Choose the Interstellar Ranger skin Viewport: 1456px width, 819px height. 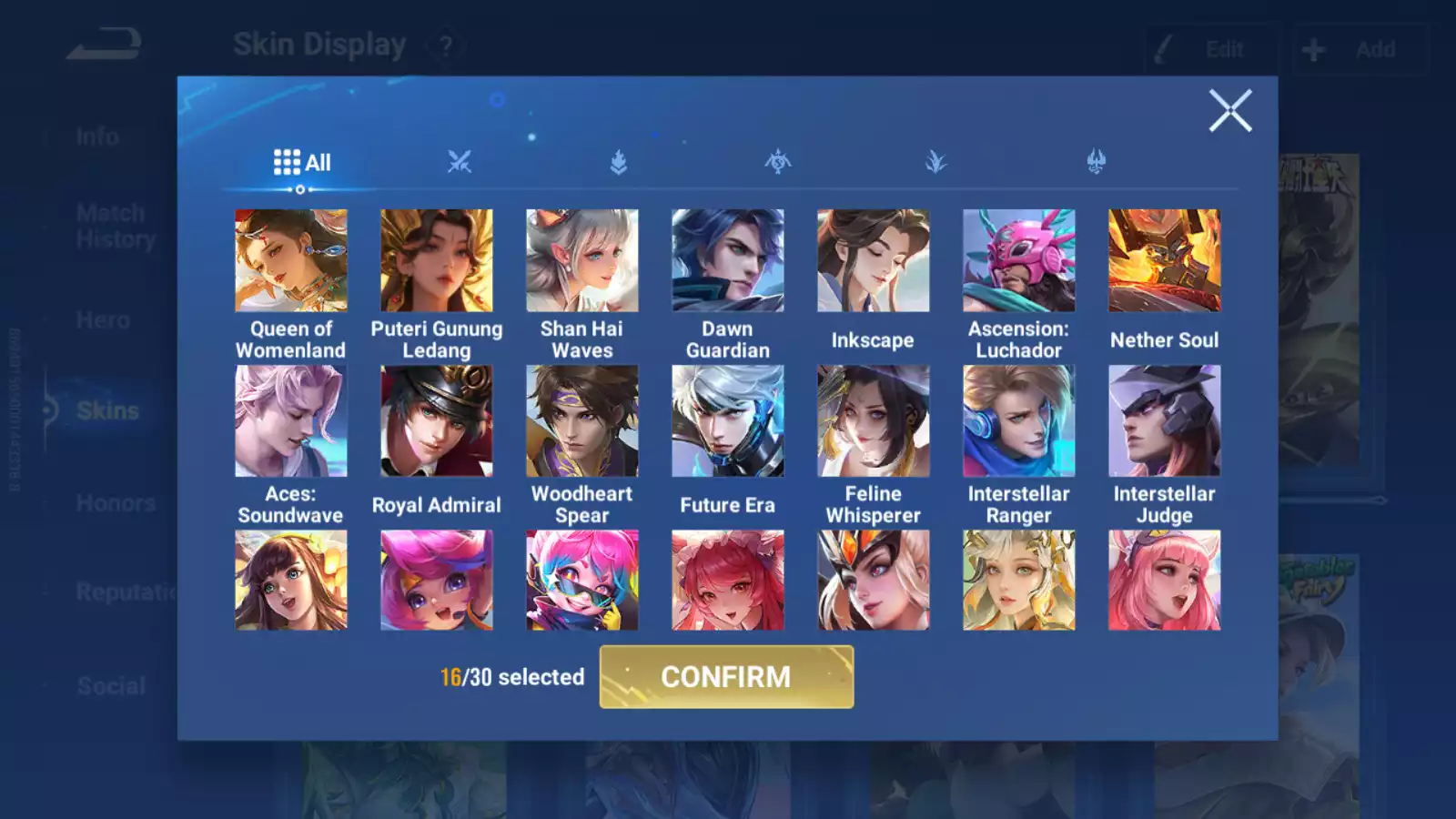tap(1019, 421)
